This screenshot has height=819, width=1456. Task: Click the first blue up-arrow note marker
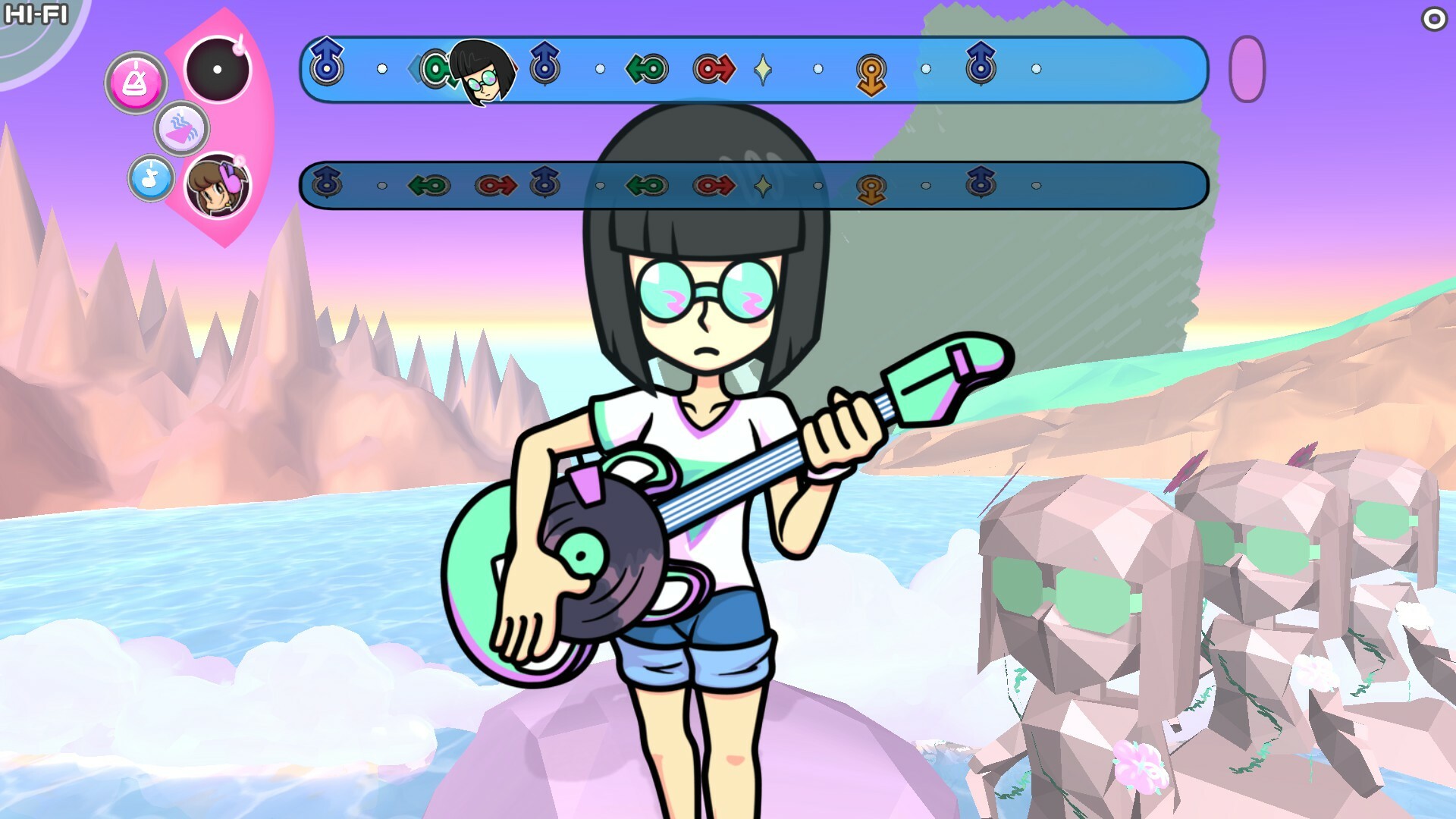pos(325,68)
